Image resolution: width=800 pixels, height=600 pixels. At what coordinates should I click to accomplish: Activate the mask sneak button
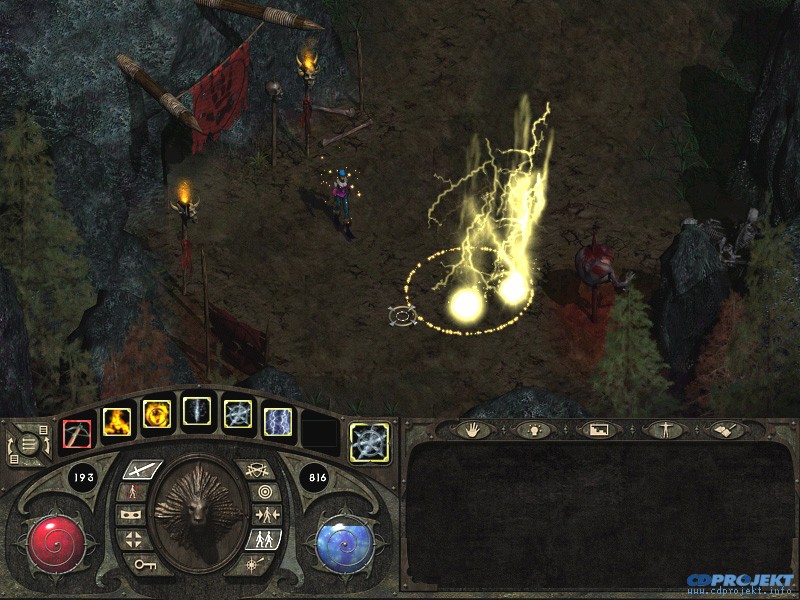[x=130, y=516]
